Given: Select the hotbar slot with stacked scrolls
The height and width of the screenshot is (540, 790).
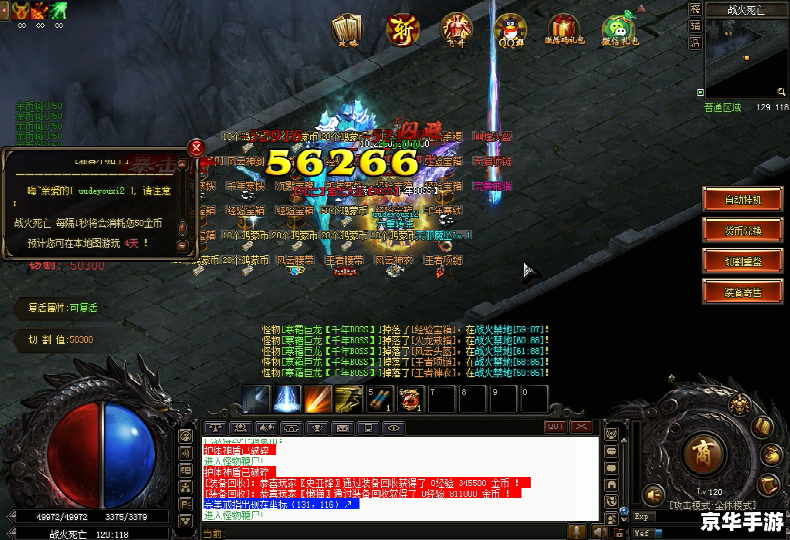Looking at the screenshot, I should point(380,399).
